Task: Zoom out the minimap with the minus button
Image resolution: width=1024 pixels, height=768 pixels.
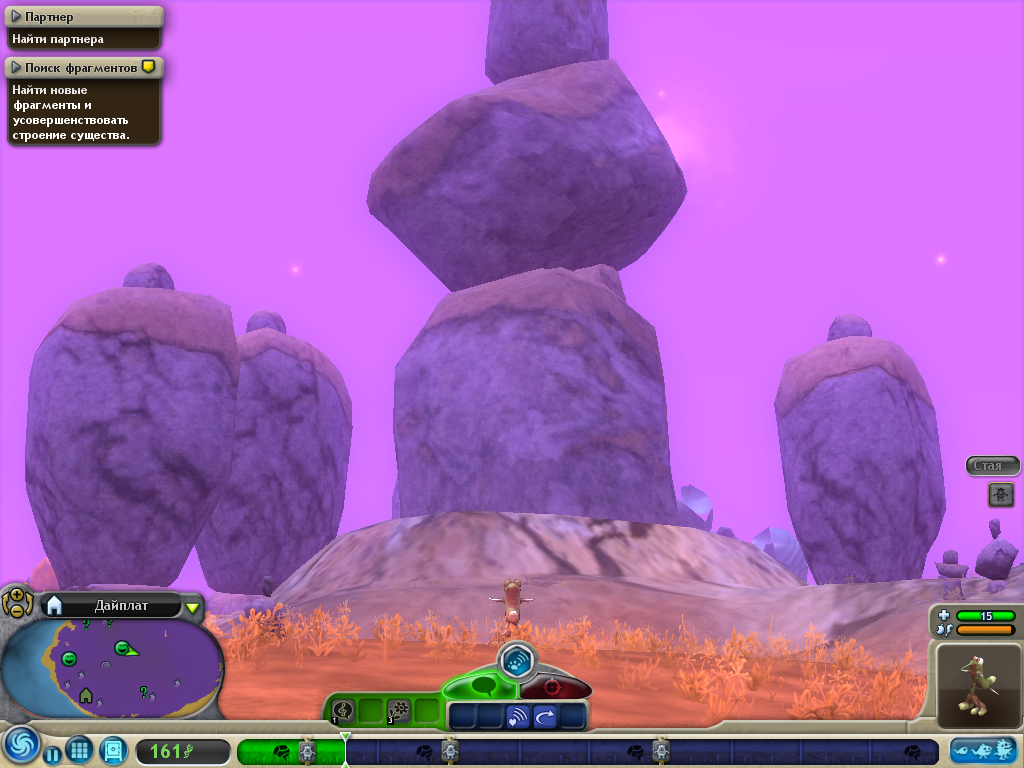Action: tap(16, 609)
